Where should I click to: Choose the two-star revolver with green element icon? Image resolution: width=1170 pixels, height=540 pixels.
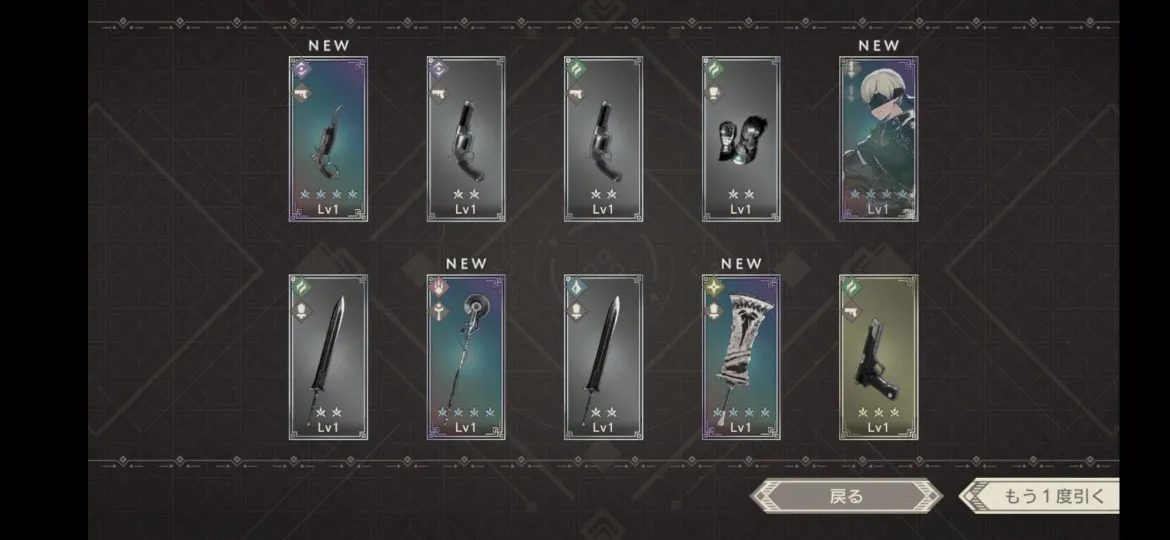point(603,139)
